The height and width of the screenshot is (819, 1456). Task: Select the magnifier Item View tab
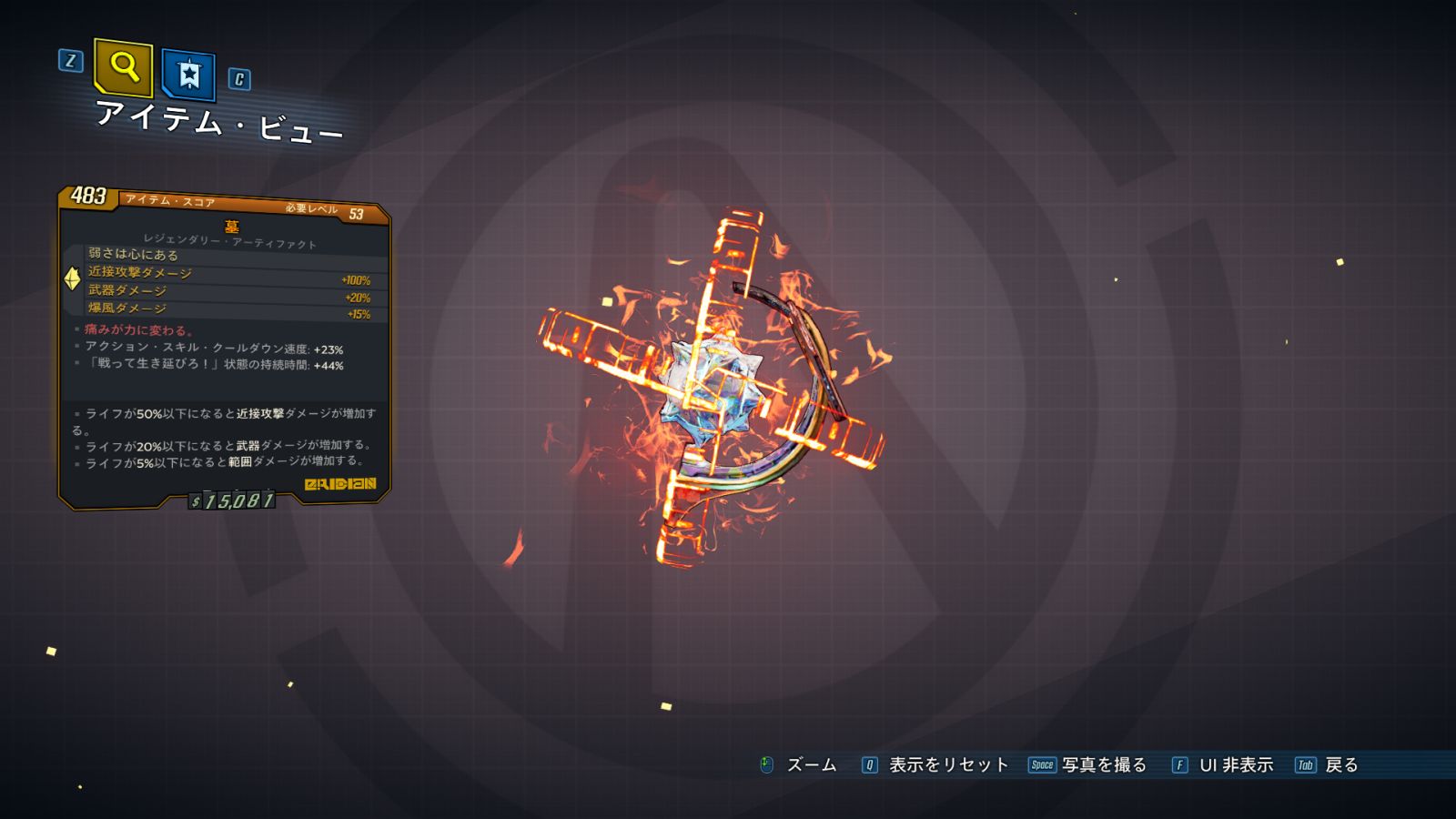[124, 67]
